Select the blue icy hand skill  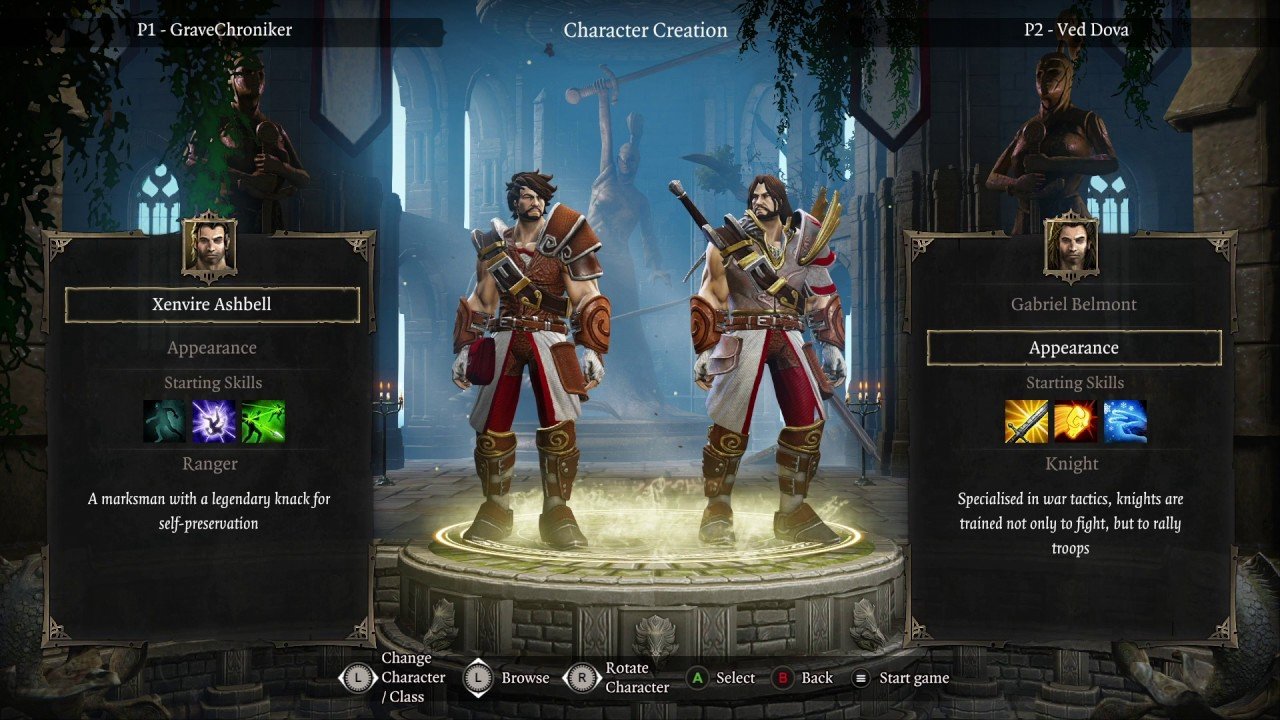click(x=1125, y=422)
